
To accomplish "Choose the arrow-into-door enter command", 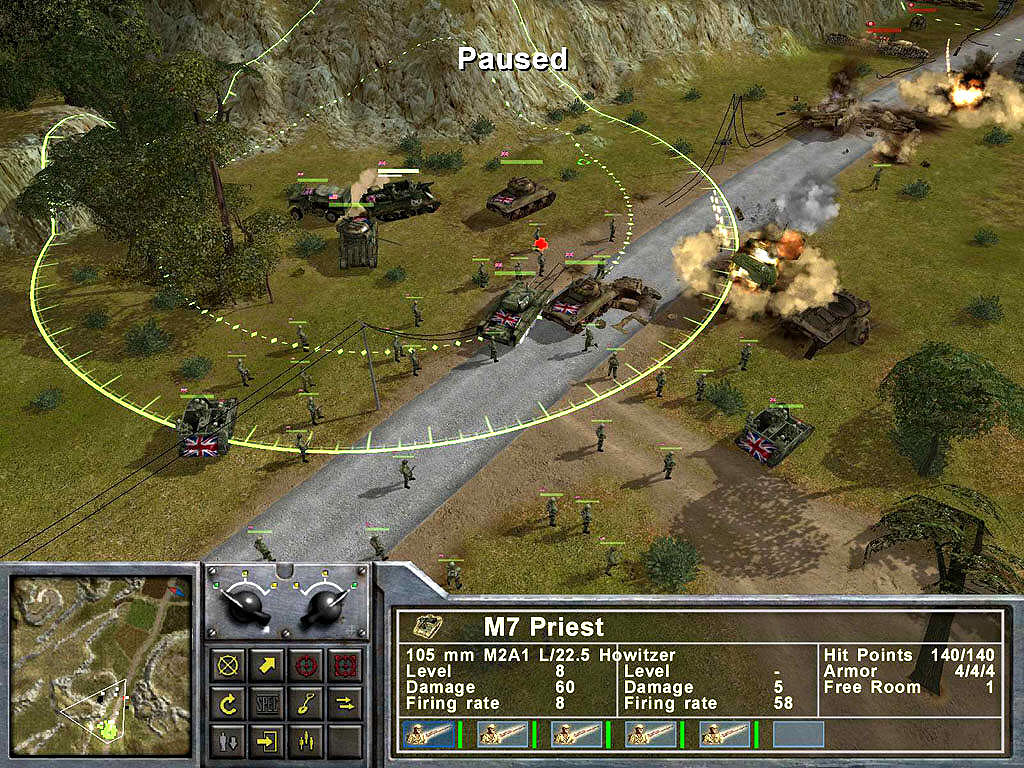I will (268, 741).
